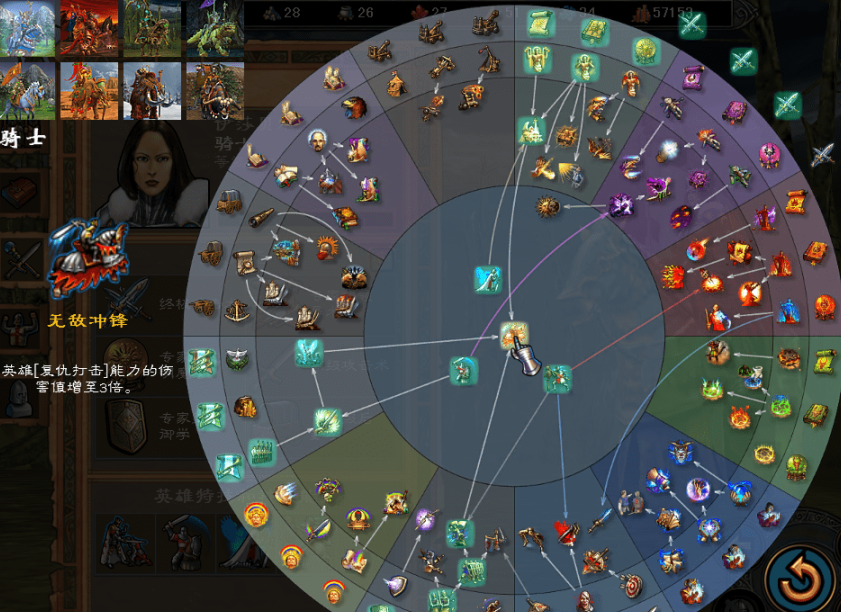
Task: Click the bald bearded man skill icon
Action: (317, 142)
